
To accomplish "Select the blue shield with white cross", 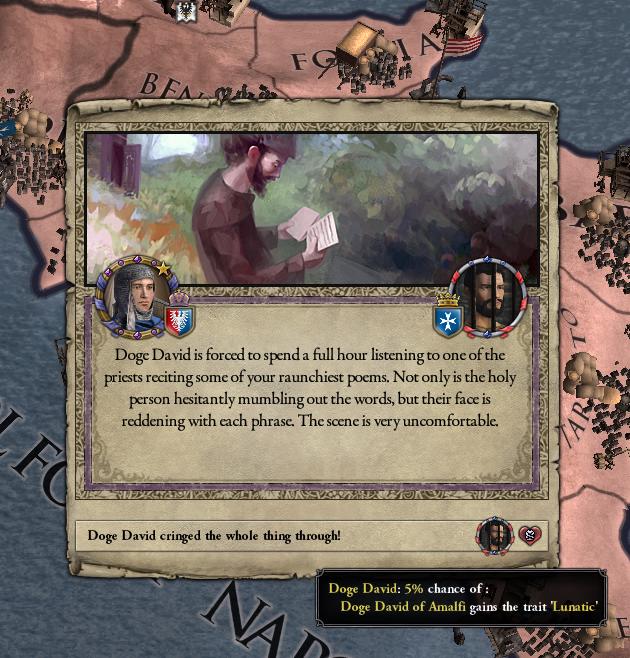I will pos(447,321).
